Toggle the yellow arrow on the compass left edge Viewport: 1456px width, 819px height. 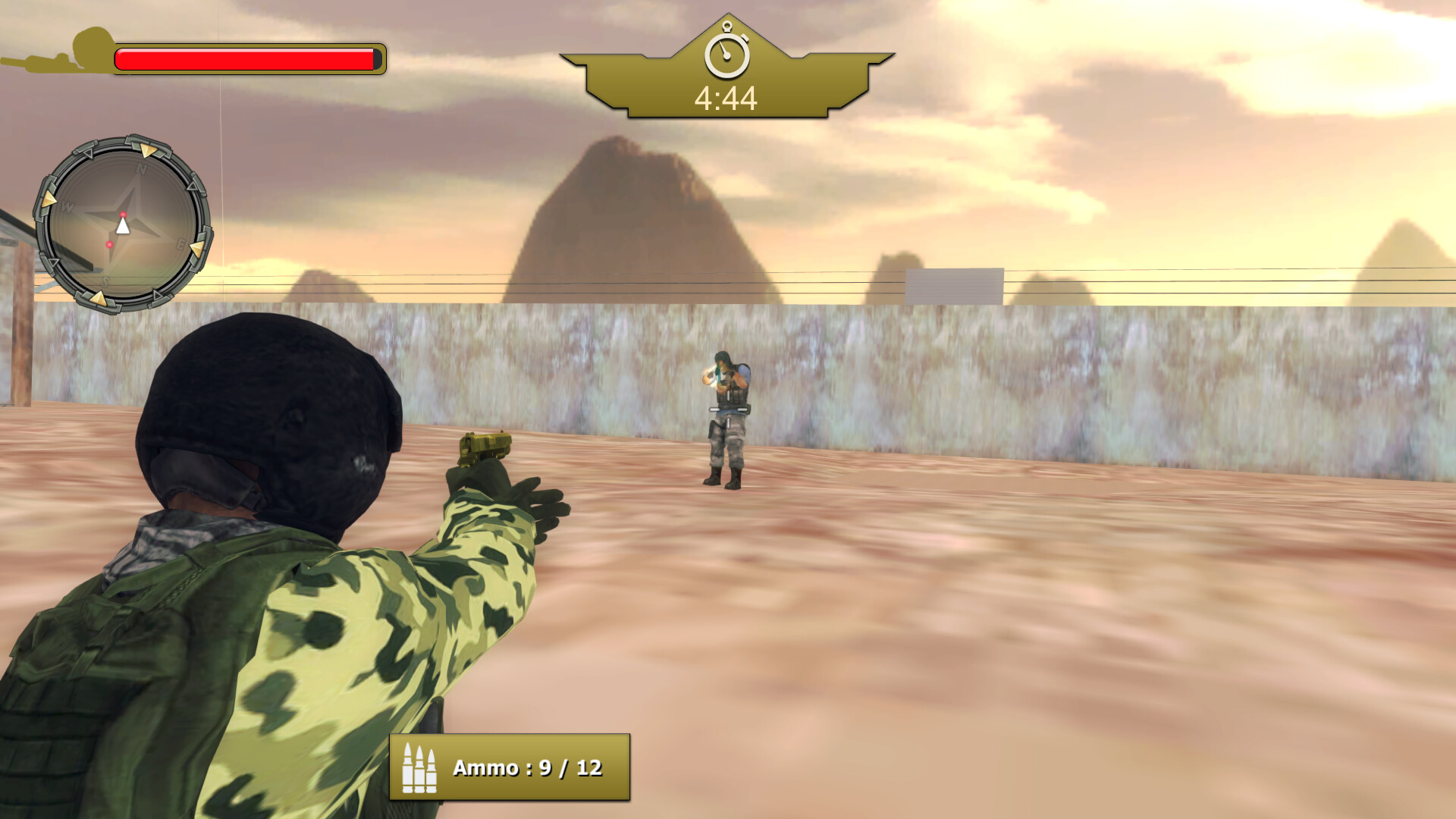[50, 198]
